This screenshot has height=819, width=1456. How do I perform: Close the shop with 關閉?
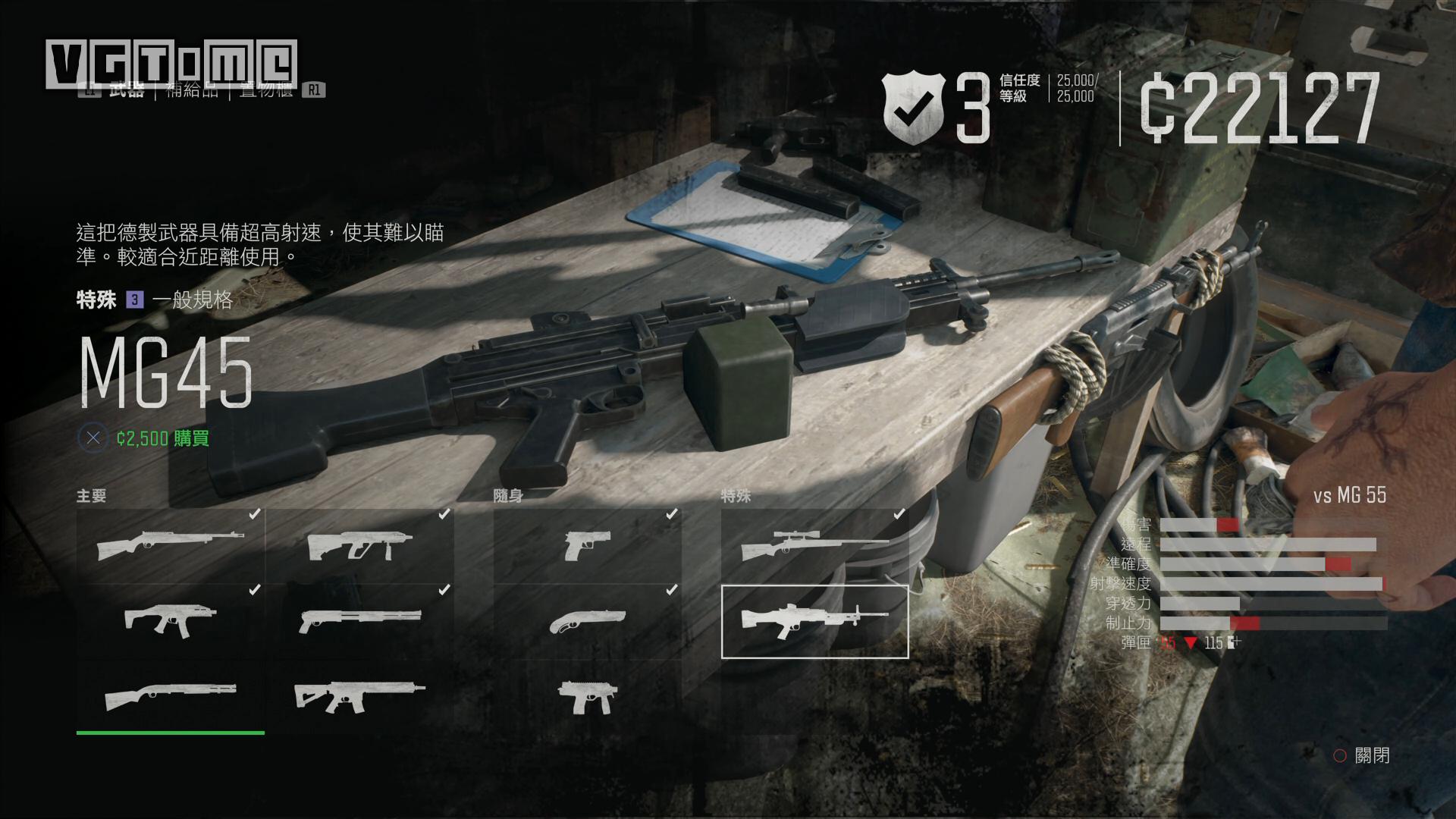(x=1362, y=755)
